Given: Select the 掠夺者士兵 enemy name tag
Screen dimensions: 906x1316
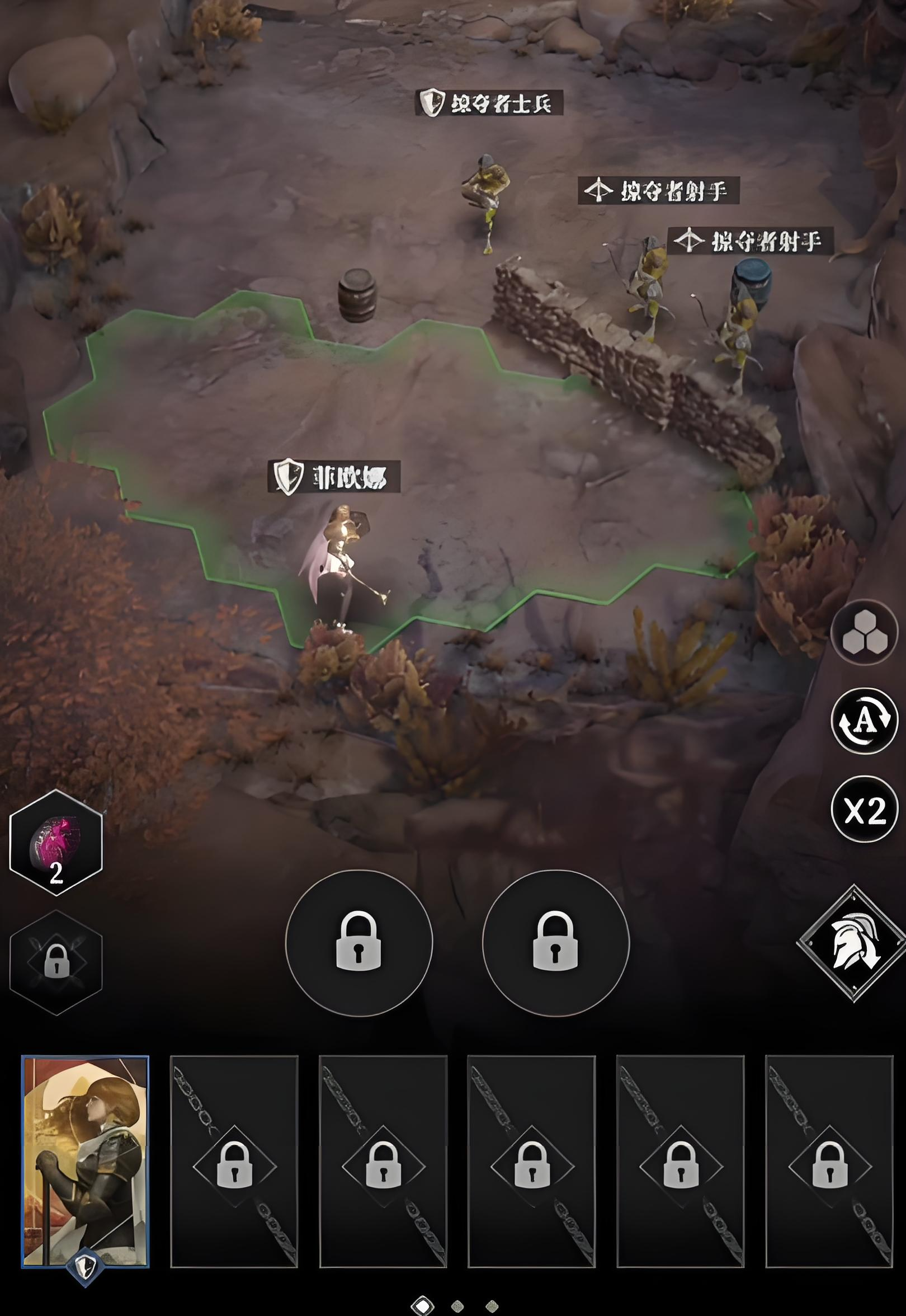Looking at the screenshot, I should pos(489,103).
